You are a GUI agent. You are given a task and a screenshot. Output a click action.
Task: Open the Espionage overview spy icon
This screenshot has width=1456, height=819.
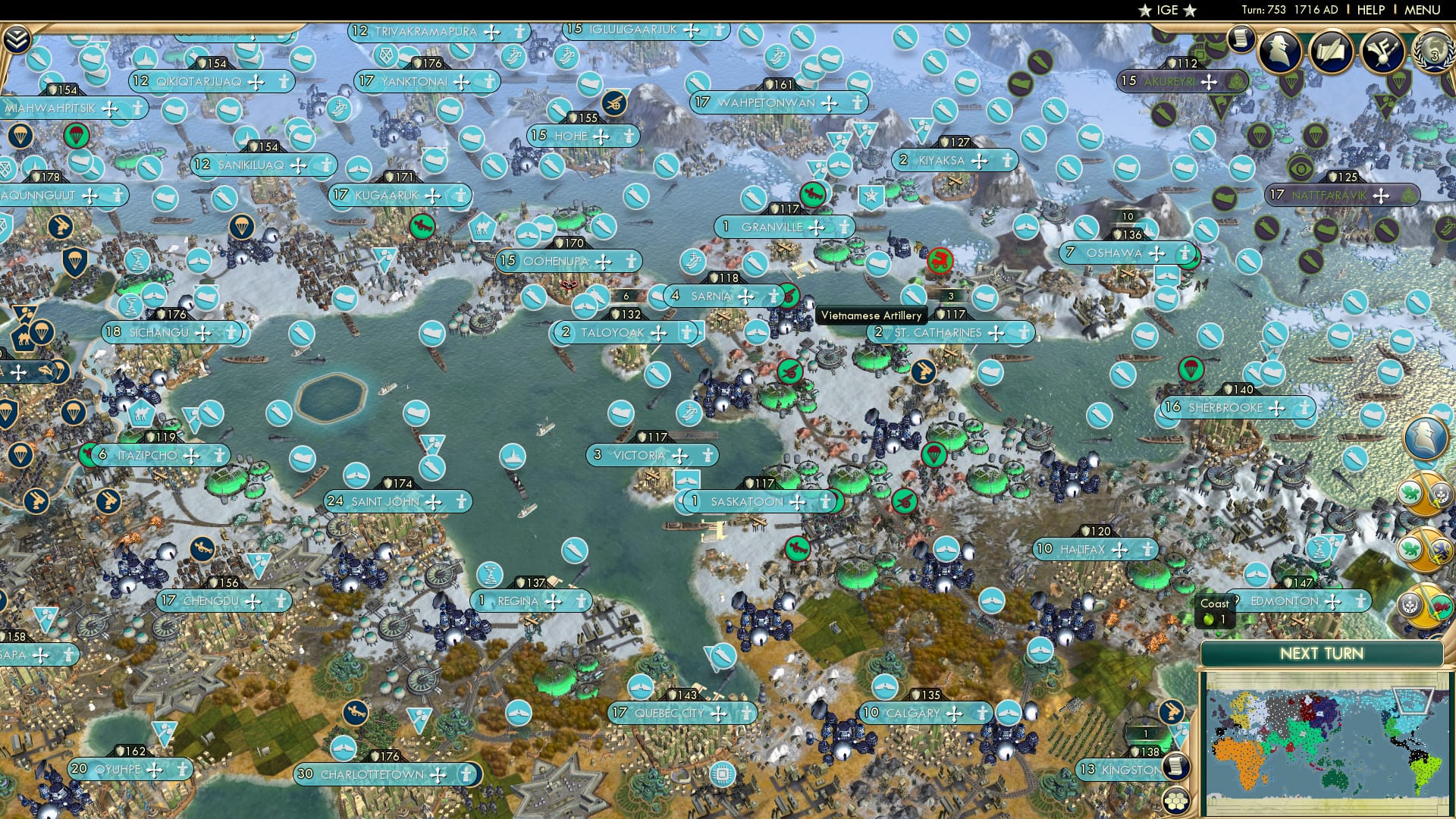(x=1278, y=51)
